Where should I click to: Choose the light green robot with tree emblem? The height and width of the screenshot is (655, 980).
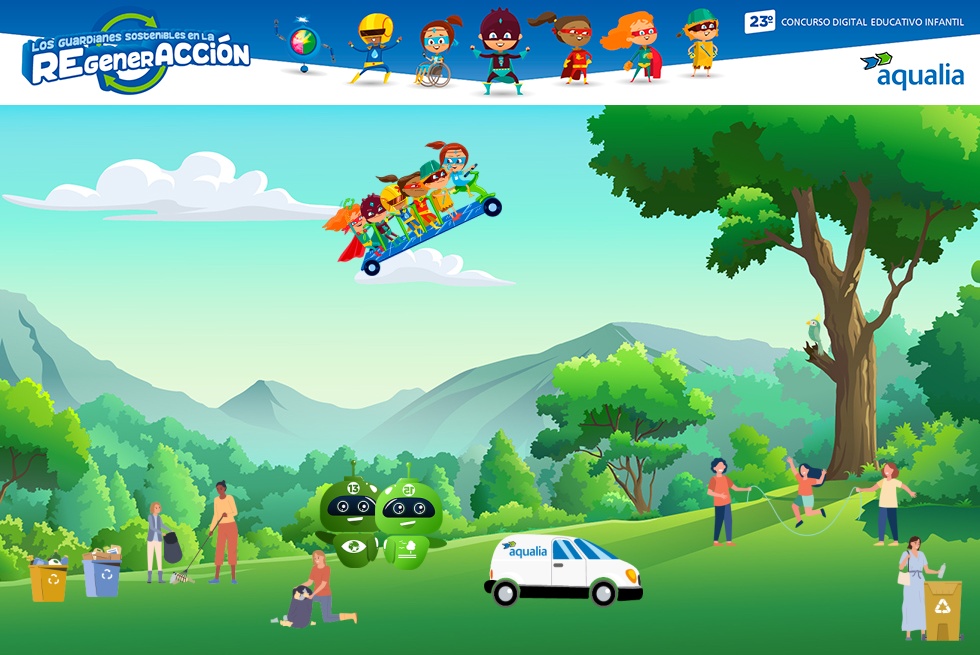click(x=409, y=523)
